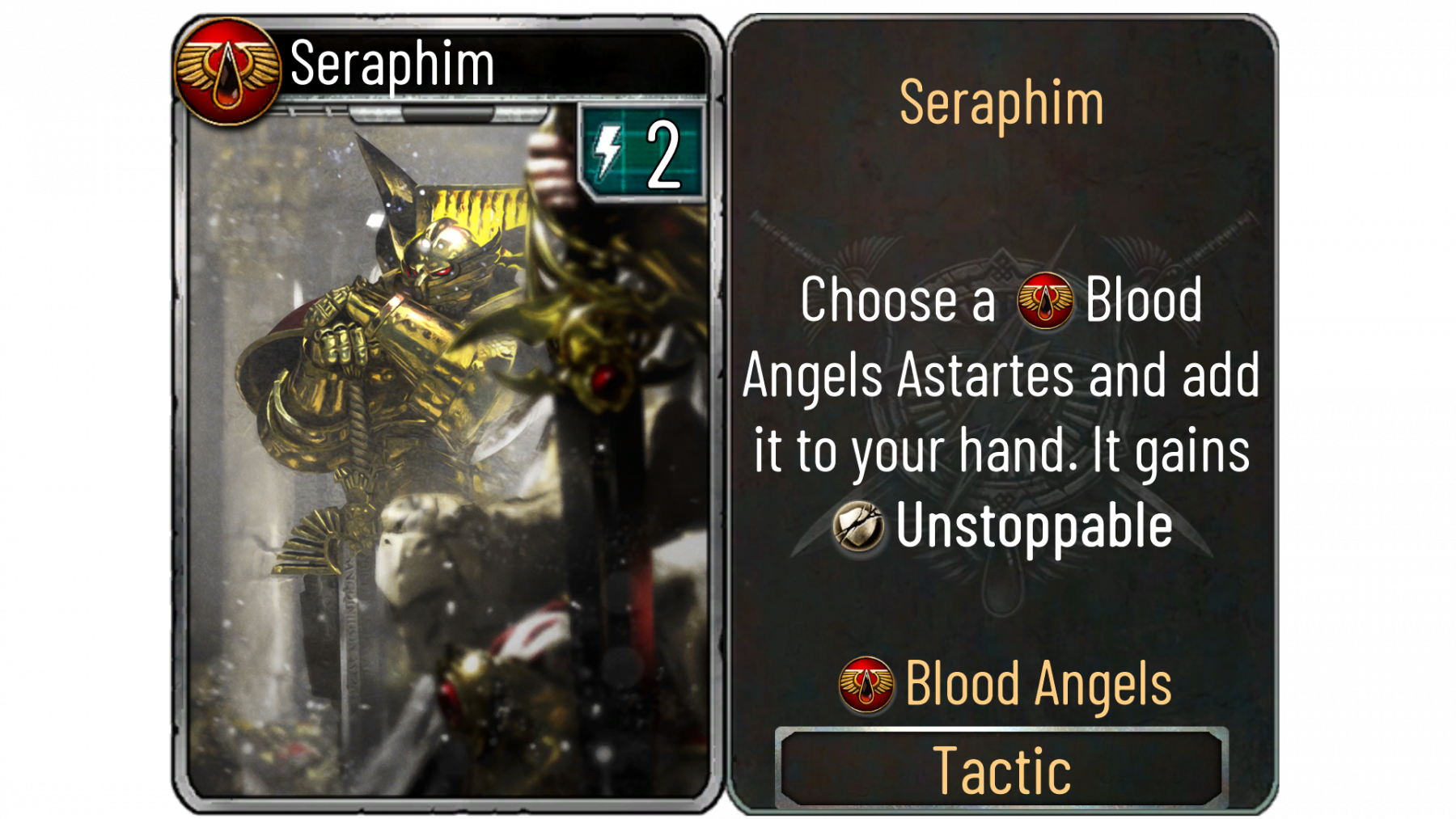This screenshot has width=1456, height=819.
Task: Click the Tactic card type label
Action: pyautogui.click(x=1001, y=770)
